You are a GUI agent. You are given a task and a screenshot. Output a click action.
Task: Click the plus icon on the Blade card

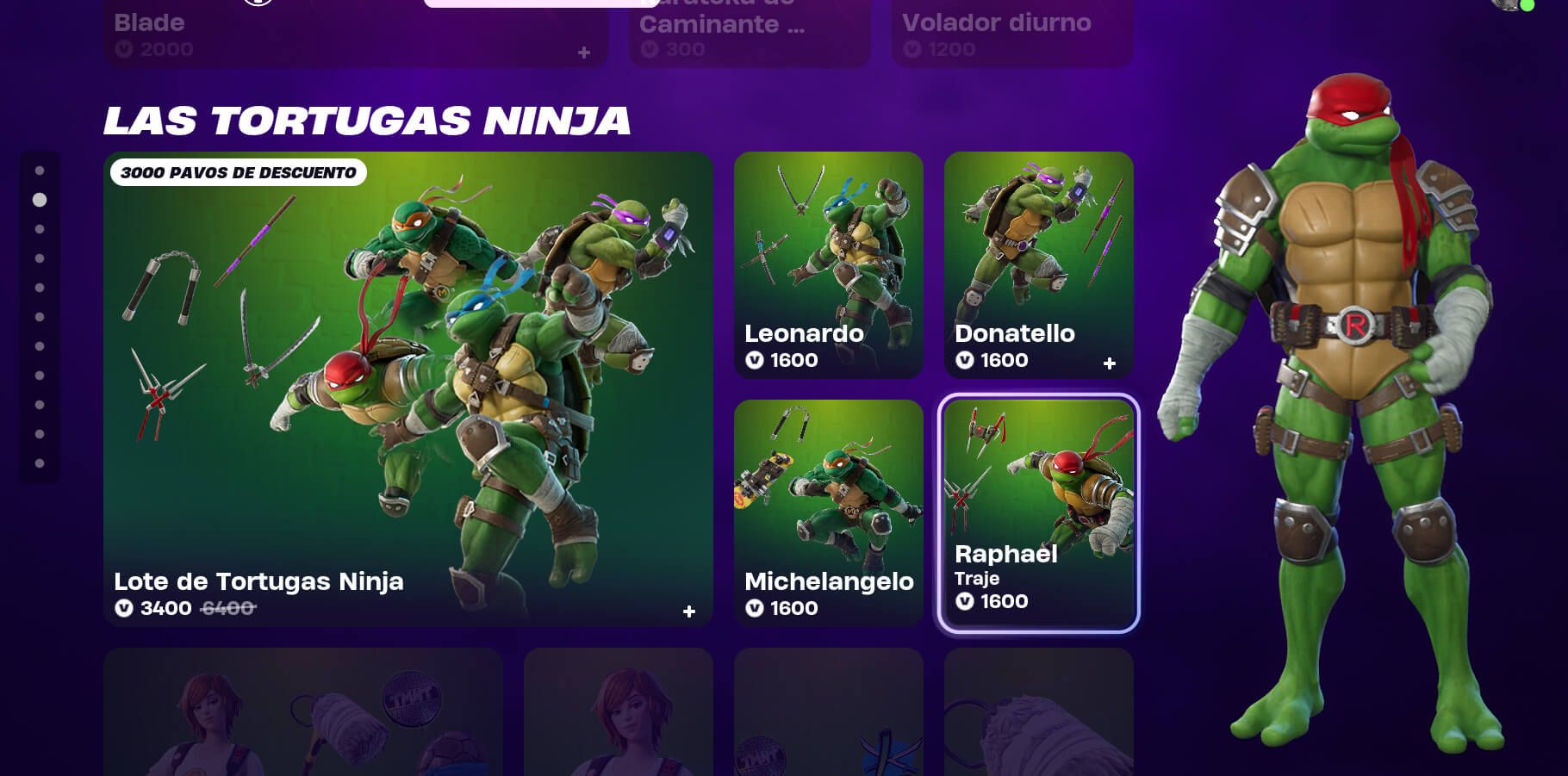click(585, 53)
